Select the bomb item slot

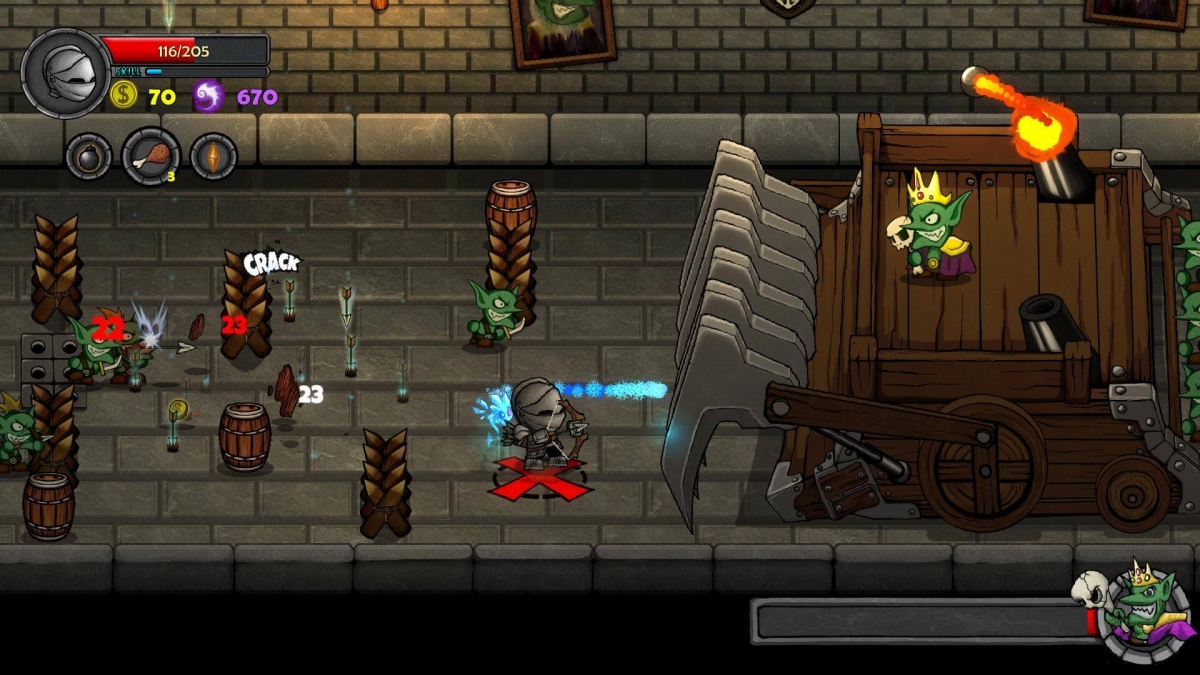click(88, 157)
